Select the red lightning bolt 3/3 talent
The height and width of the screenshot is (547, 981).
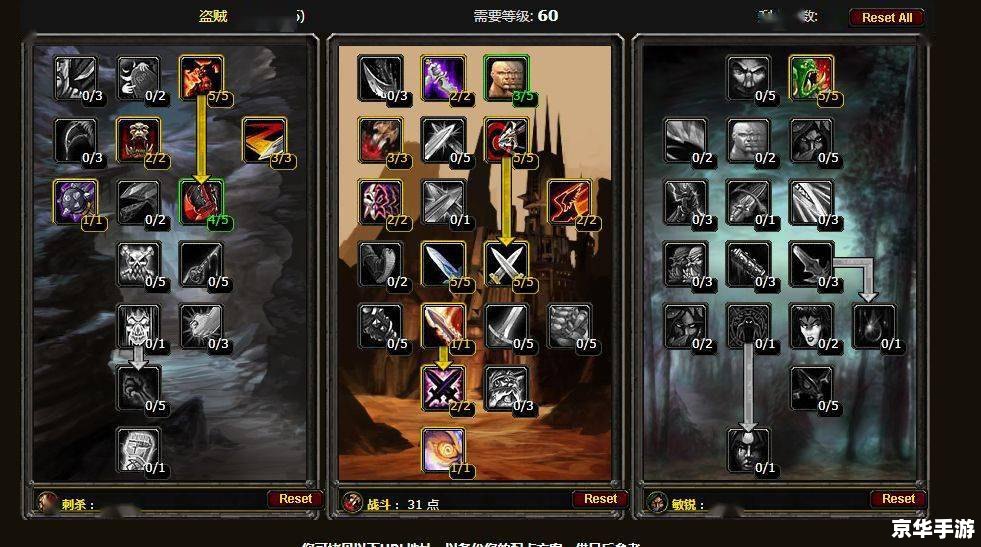click(263, 139)
